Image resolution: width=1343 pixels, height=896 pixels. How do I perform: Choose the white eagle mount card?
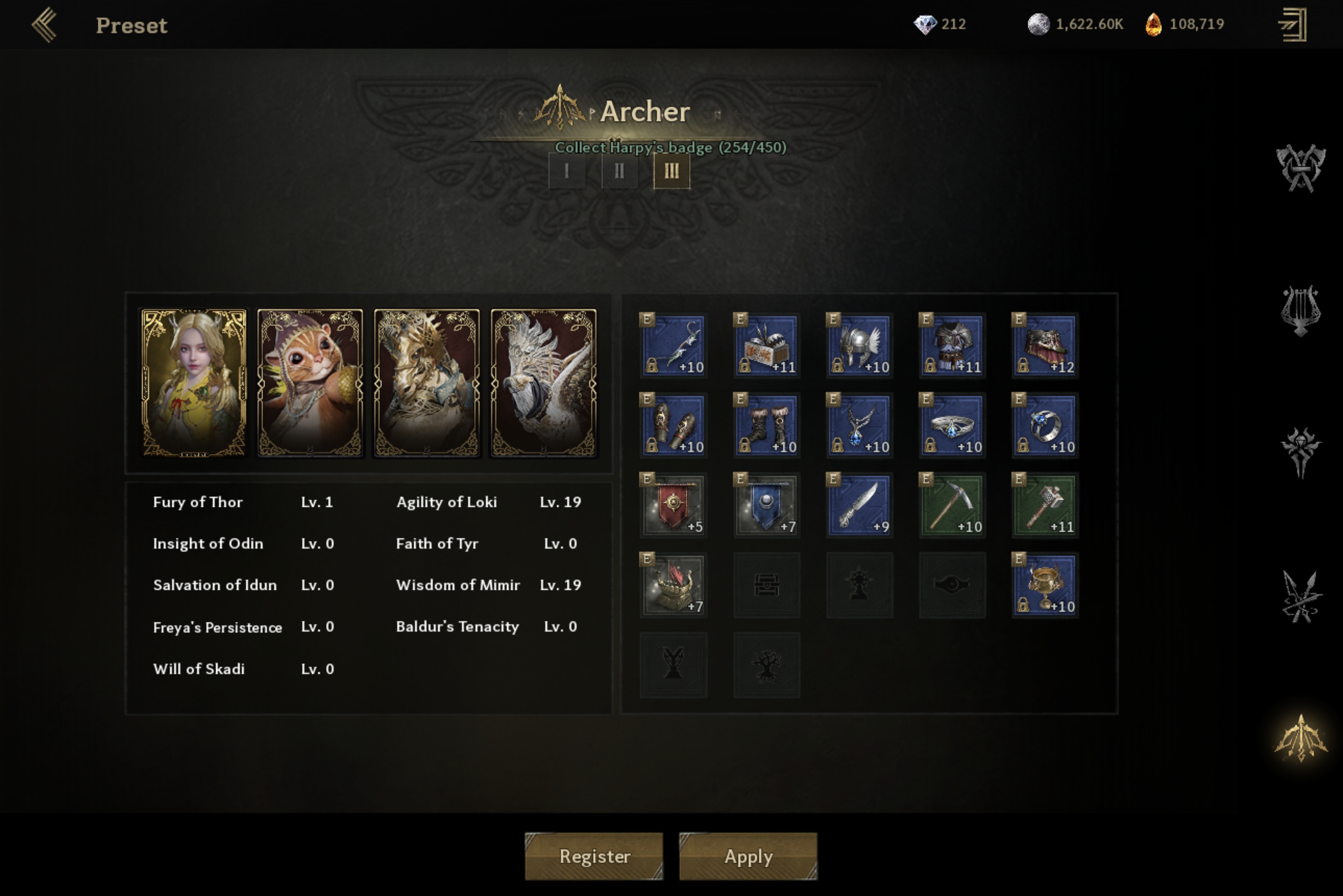[543, 383]
